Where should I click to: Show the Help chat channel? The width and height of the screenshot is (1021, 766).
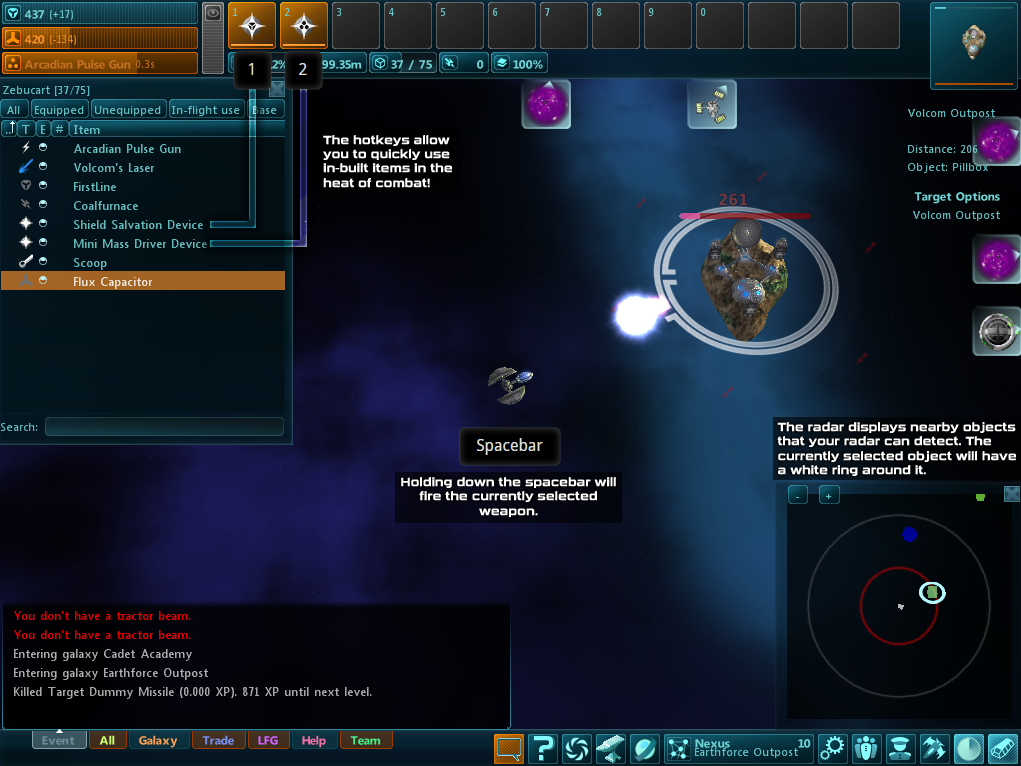point(313,741)
